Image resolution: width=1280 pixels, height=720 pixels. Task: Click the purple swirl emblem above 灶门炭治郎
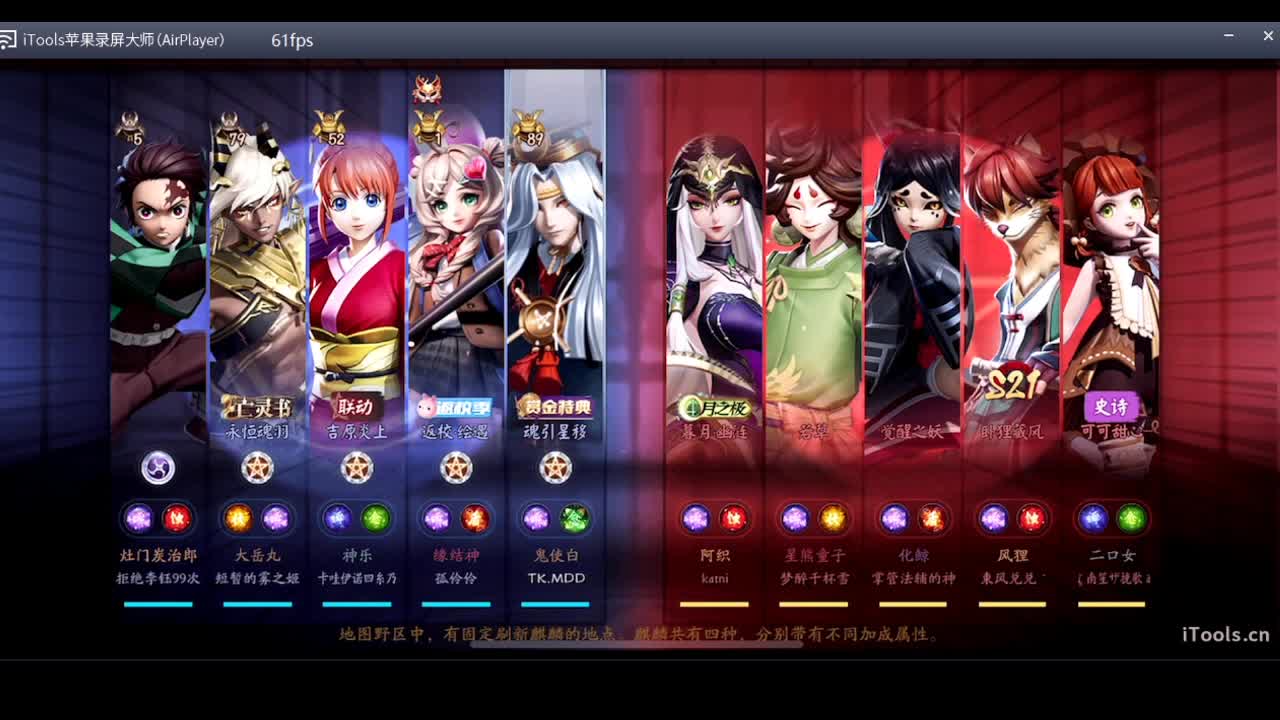tap(158, 468)
